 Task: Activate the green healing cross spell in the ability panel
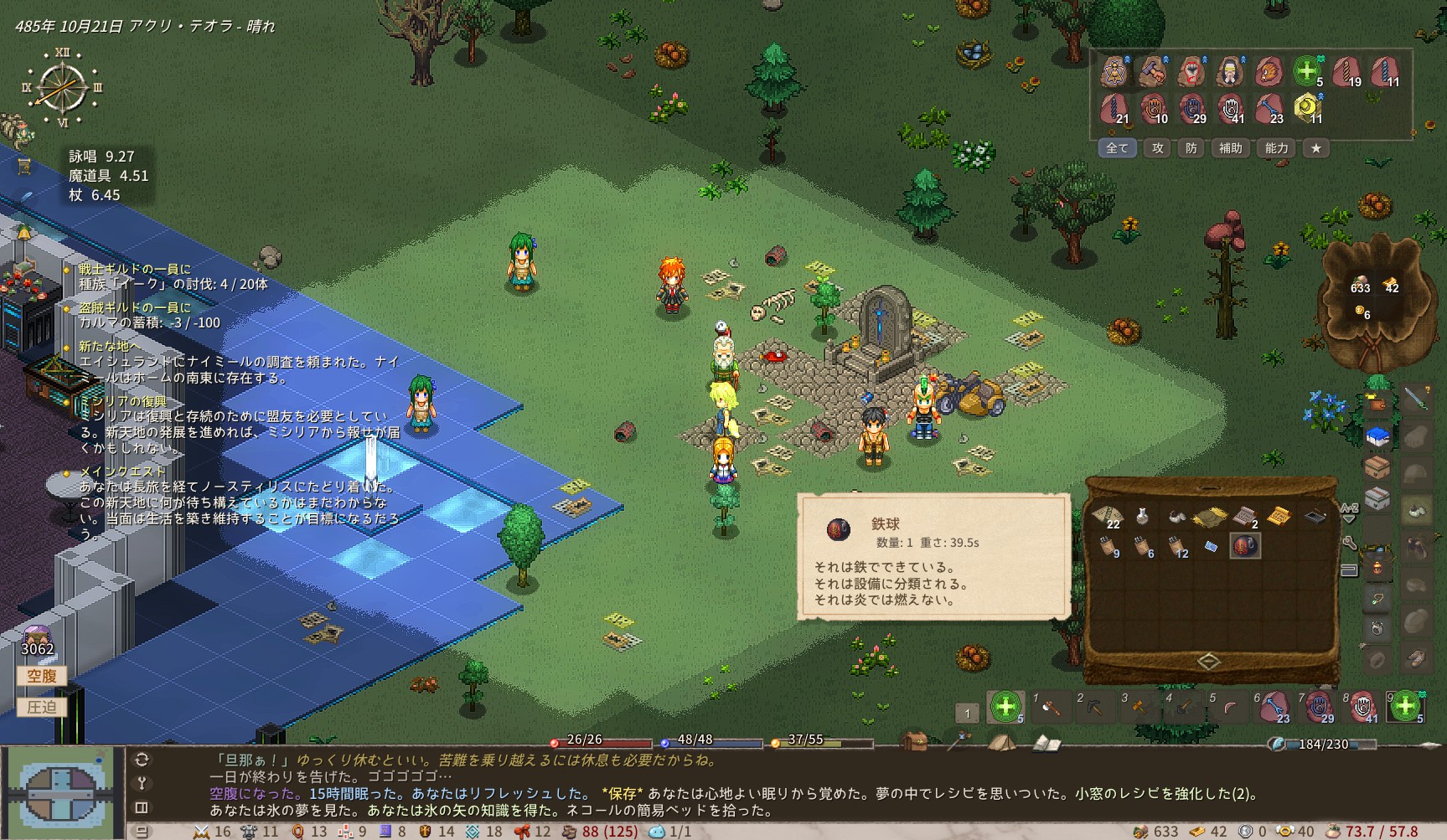tap(1305, 71)
